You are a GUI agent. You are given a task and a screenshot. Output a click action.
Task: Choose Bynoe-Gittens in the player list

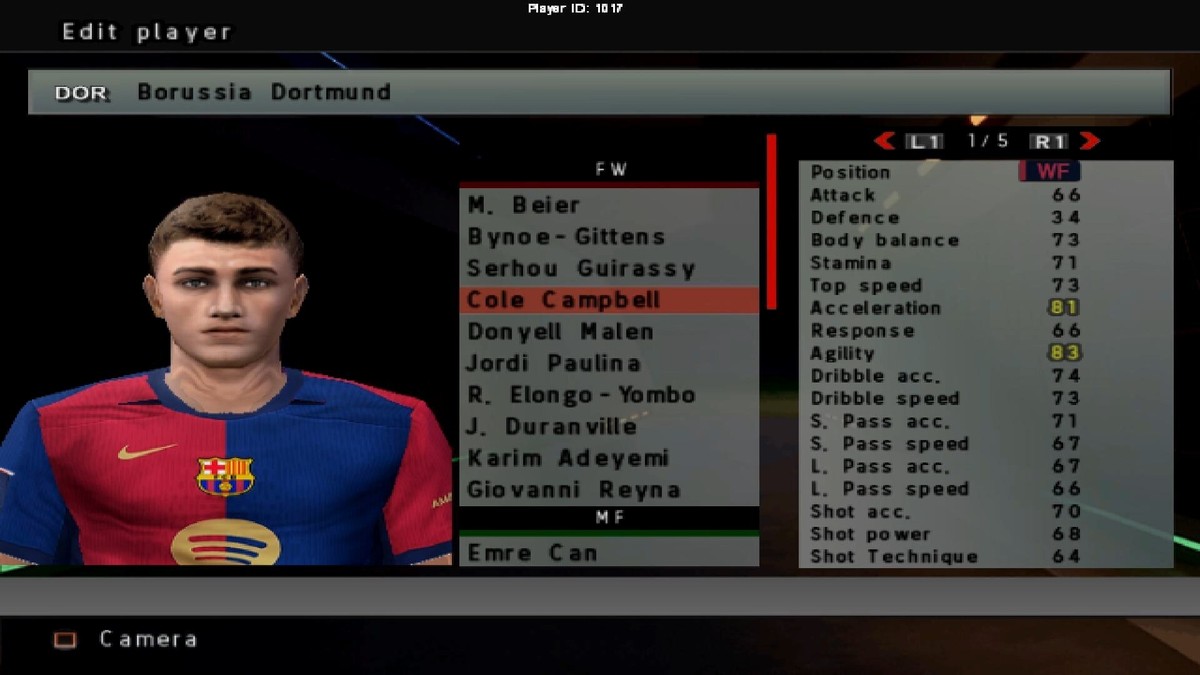(608, 237)
